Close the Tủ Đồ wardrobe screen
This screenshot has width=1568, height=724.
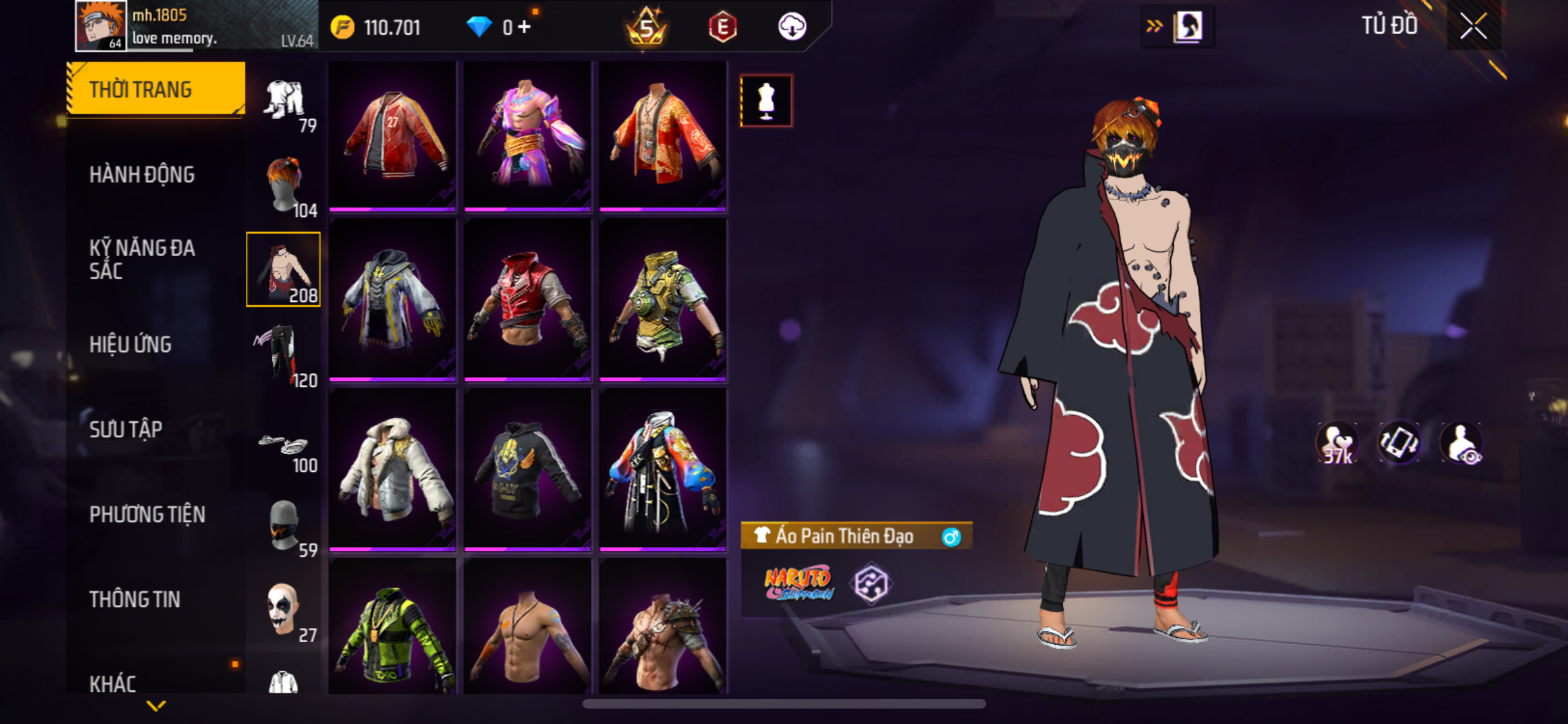click(1473, 26)
